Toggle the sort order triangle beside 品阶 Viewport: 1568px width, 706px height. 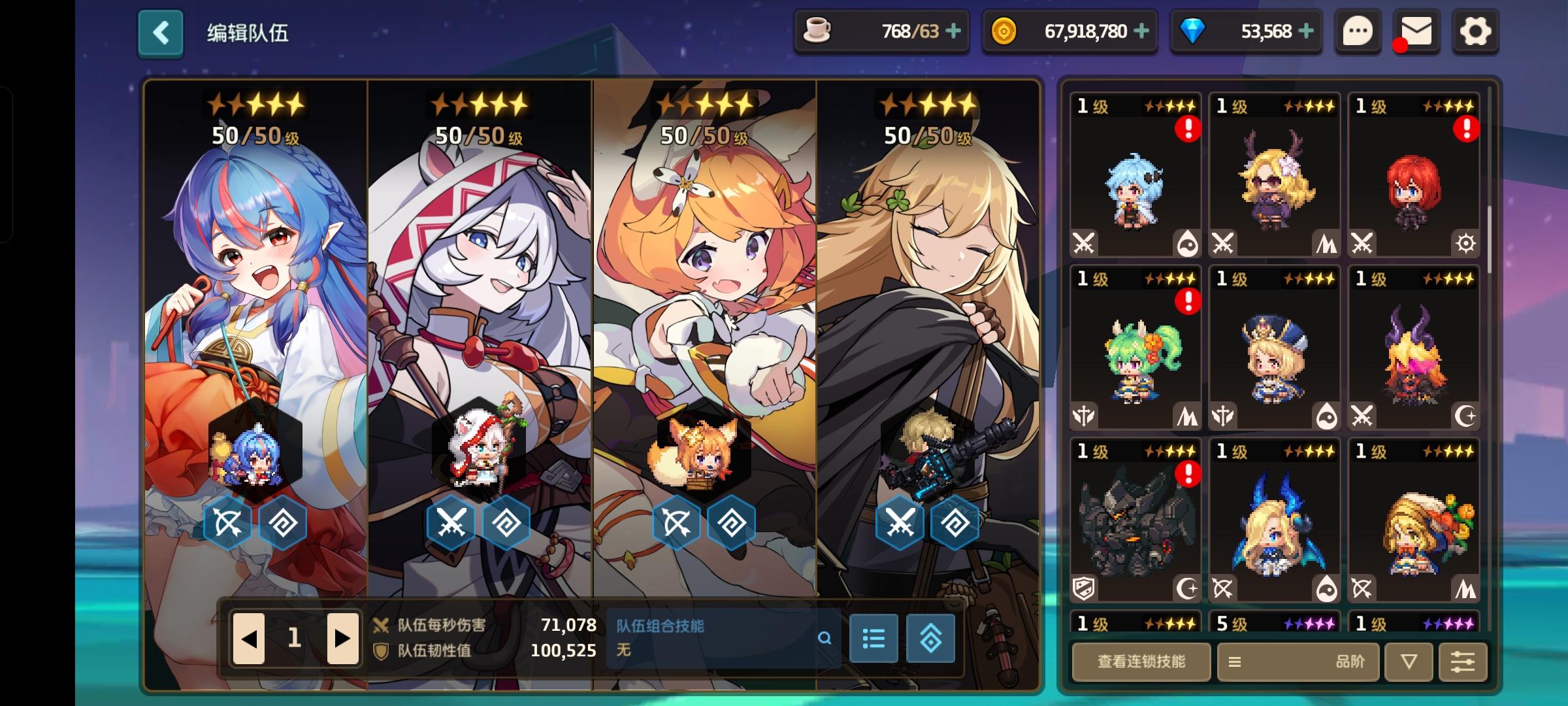1409,662
